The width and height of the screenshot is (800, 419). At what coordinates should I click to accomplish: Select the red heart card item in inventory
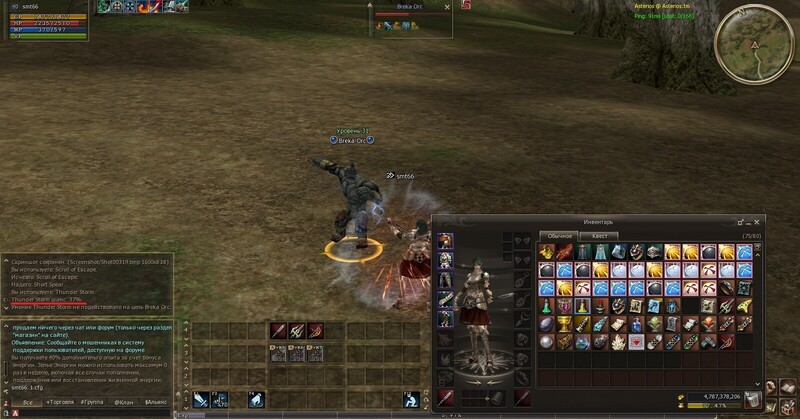637,342
